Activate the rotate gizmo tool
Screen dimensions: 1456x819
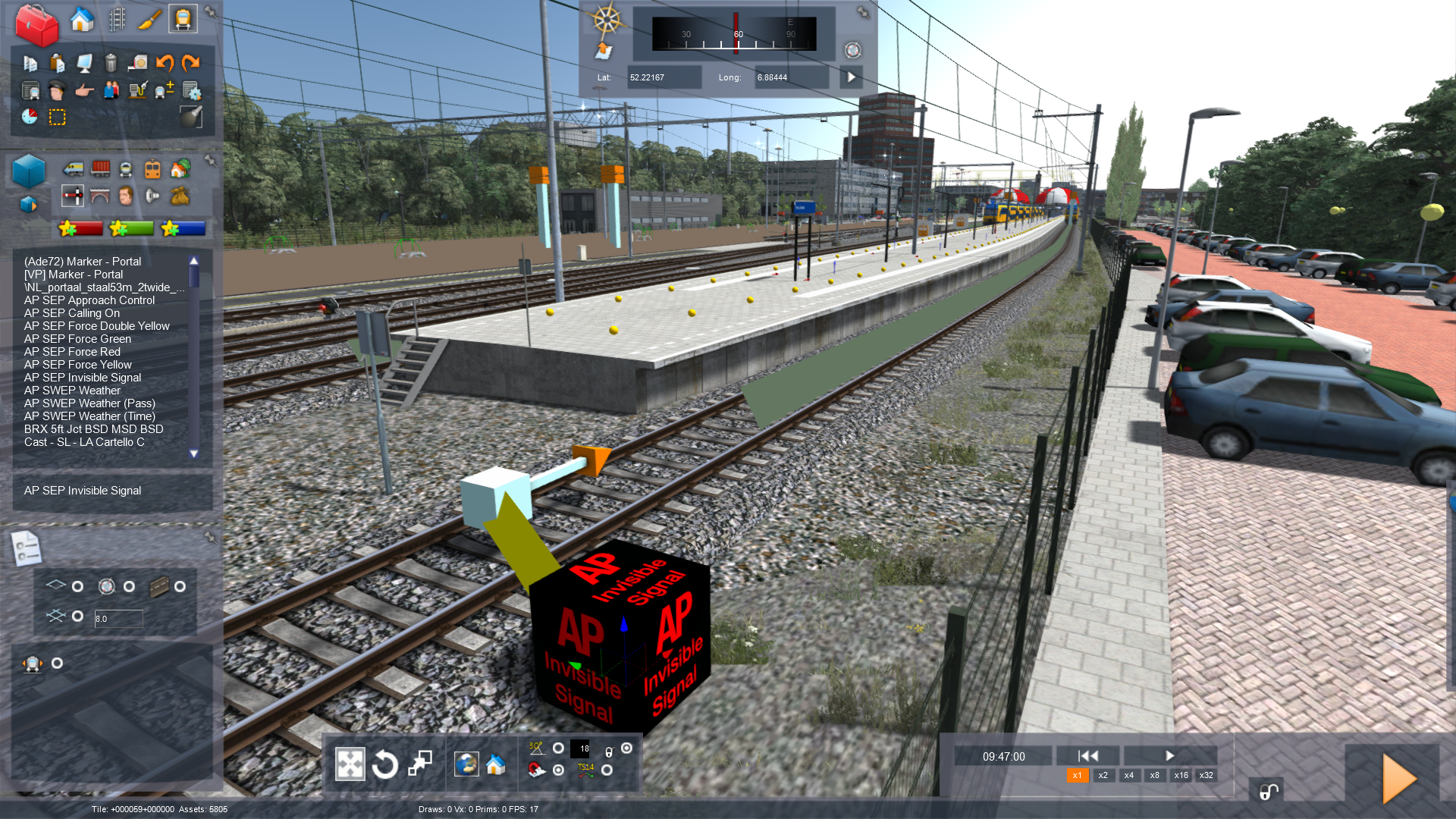click(385, 764)
